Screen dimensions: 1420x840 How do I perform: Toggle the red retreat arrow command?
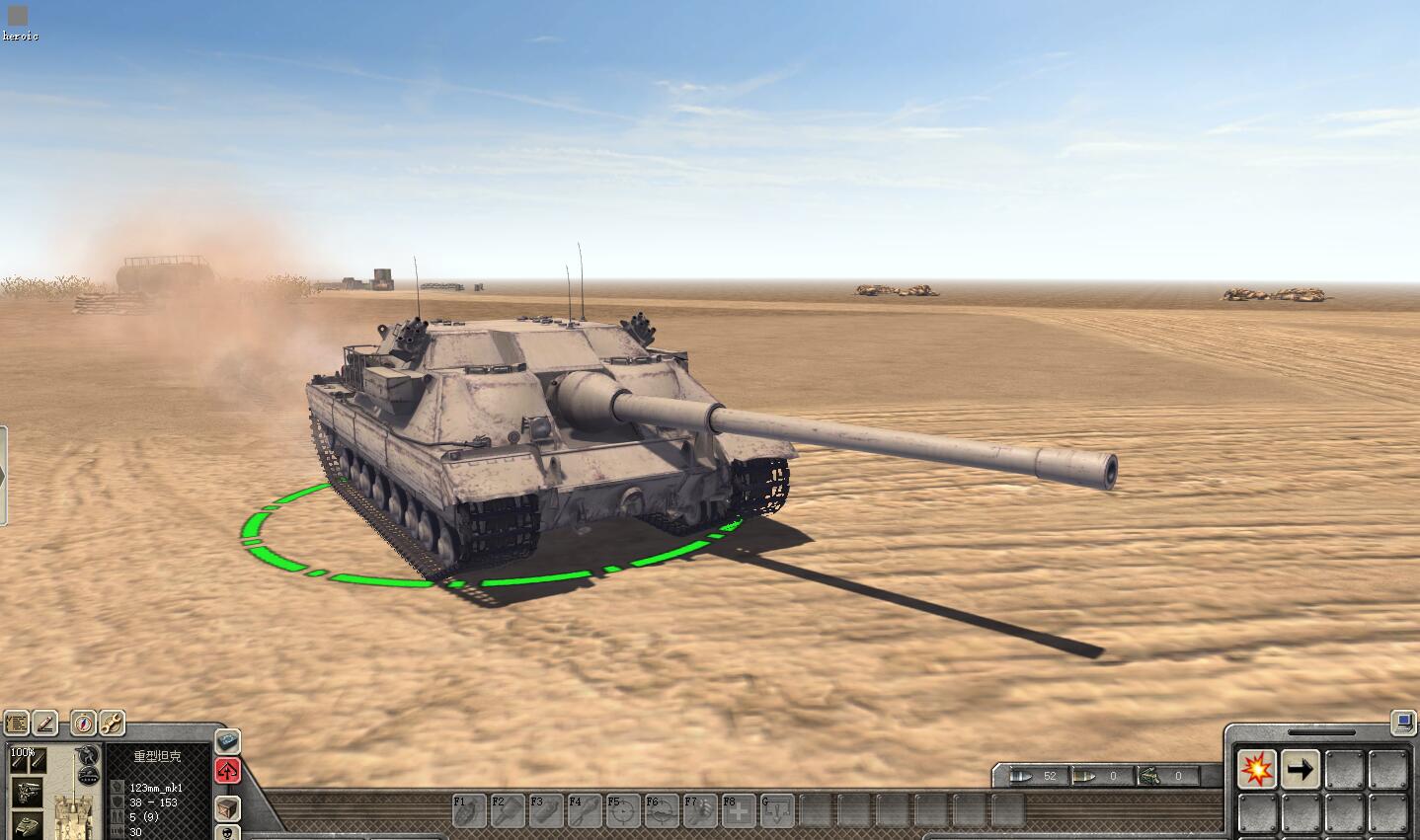point(227,772)
